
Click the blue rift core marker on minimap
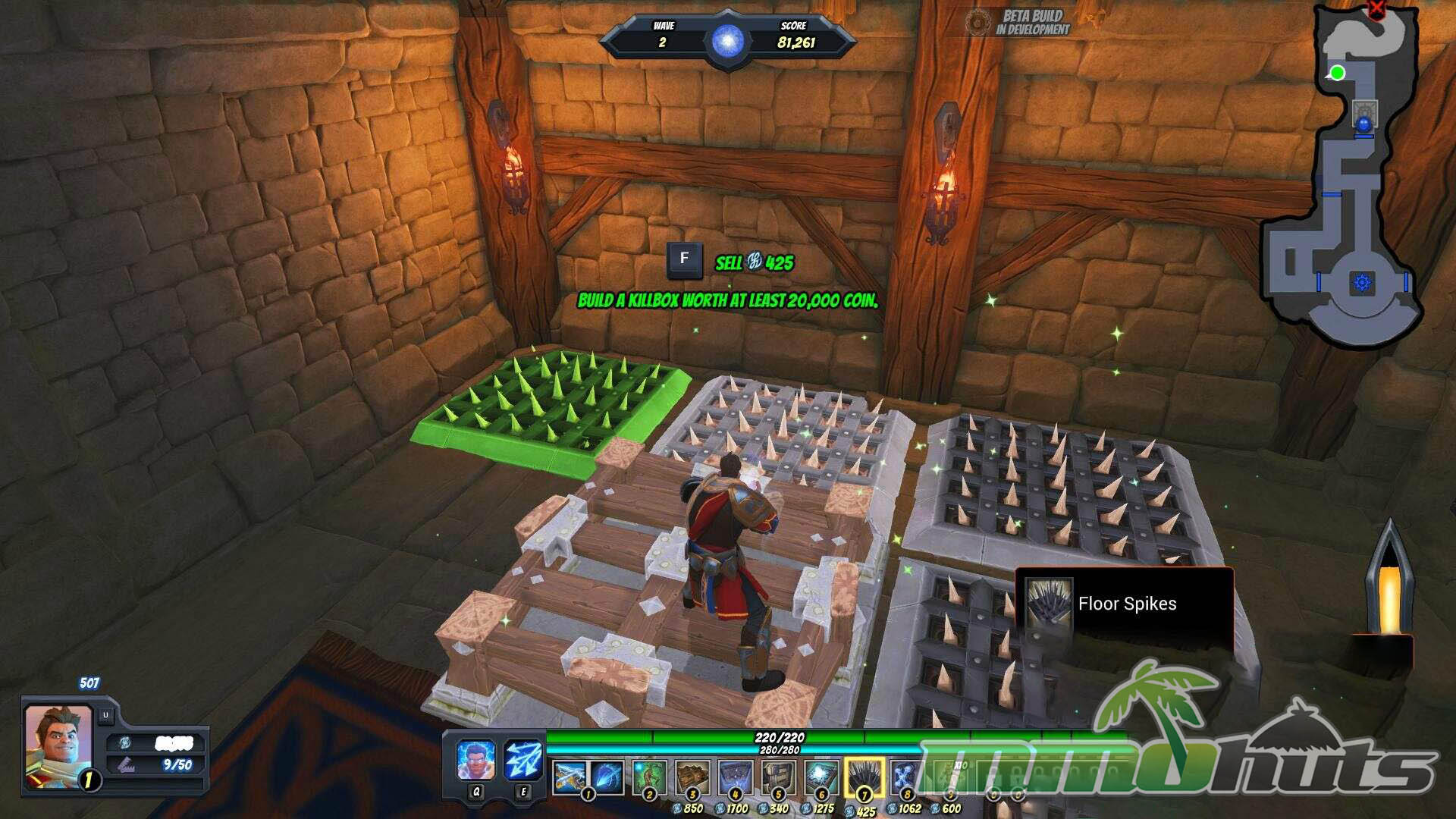pyautogui.click(x=1362, y=283)
